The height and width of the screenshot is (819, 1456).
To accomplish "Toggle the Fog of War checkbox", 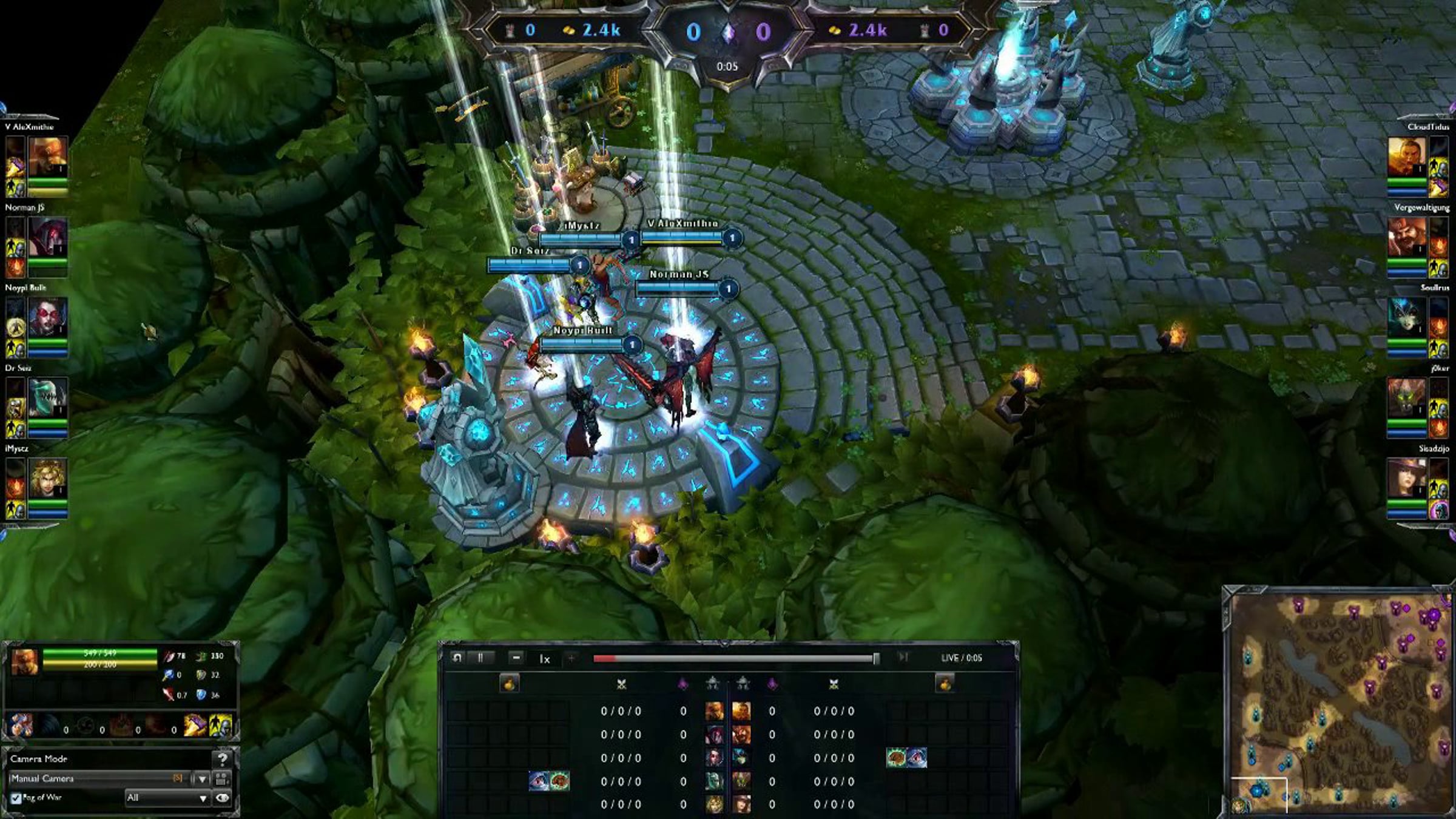I will click(x=16, y=798).
